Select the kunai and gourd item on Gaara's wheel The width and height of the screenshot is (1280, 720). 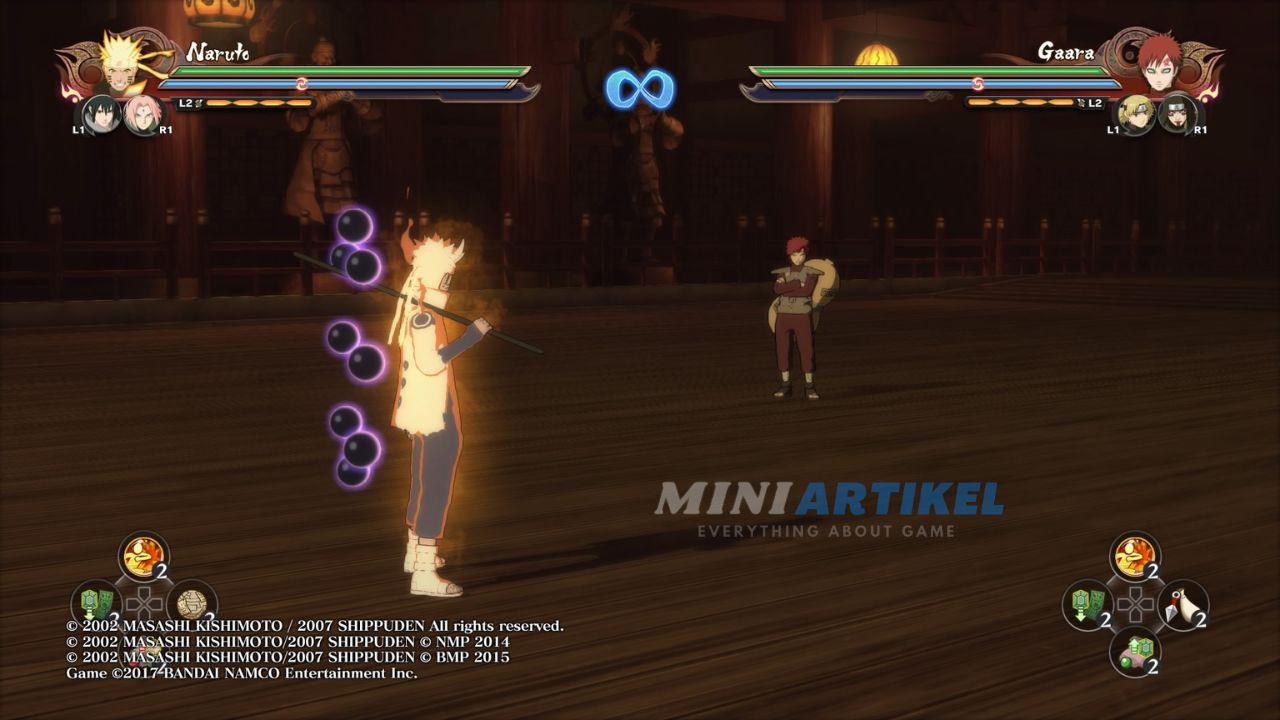point(1184,604)
